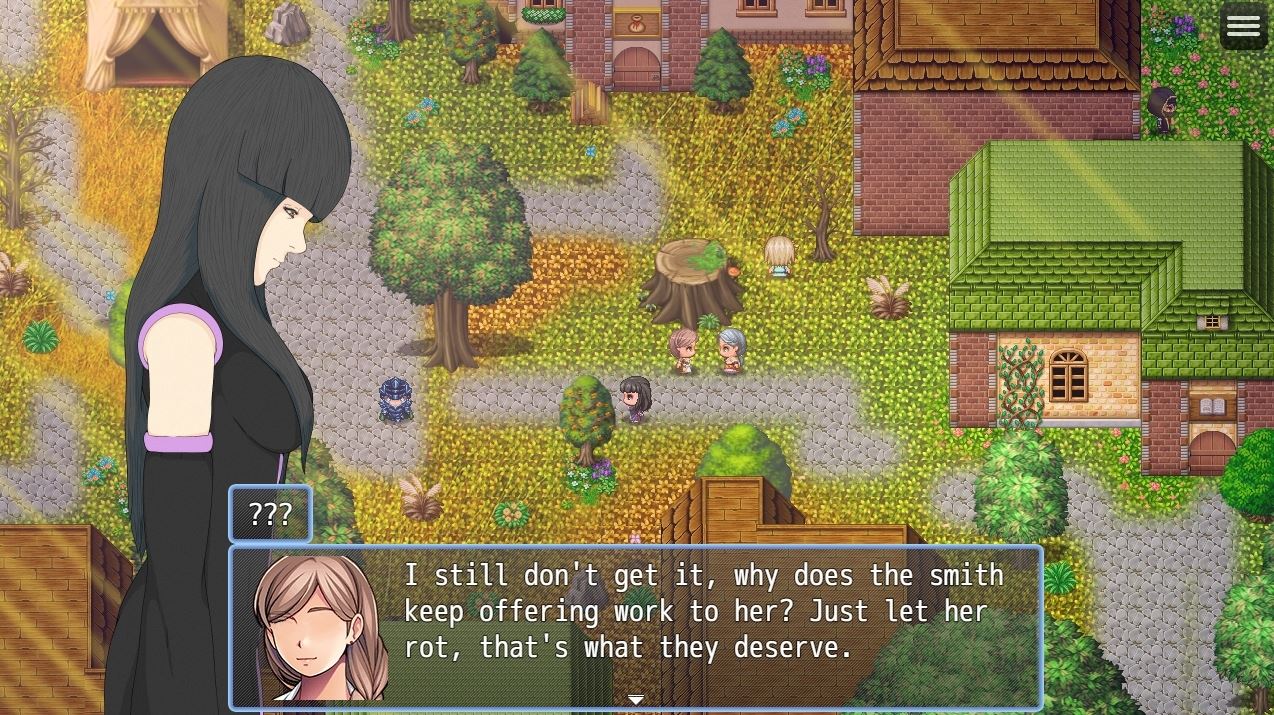The width and height of the screenshot is (1274, 715).
Task: Advance dialogue with the white down arrow
Action: pyautogui.click(x=636, y=699)
